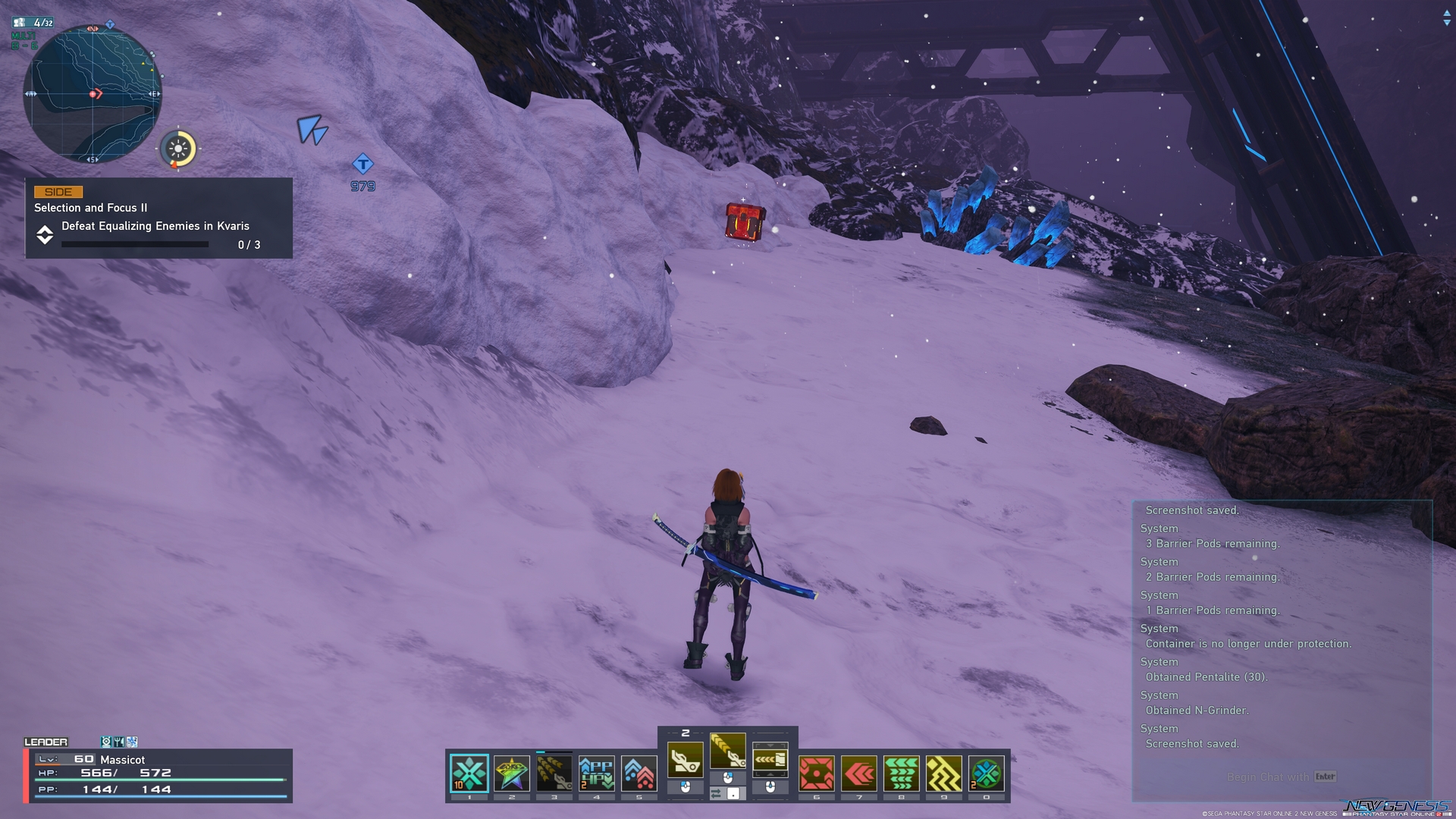Click the minimap in the top-left corner

[x=93, y=91]
